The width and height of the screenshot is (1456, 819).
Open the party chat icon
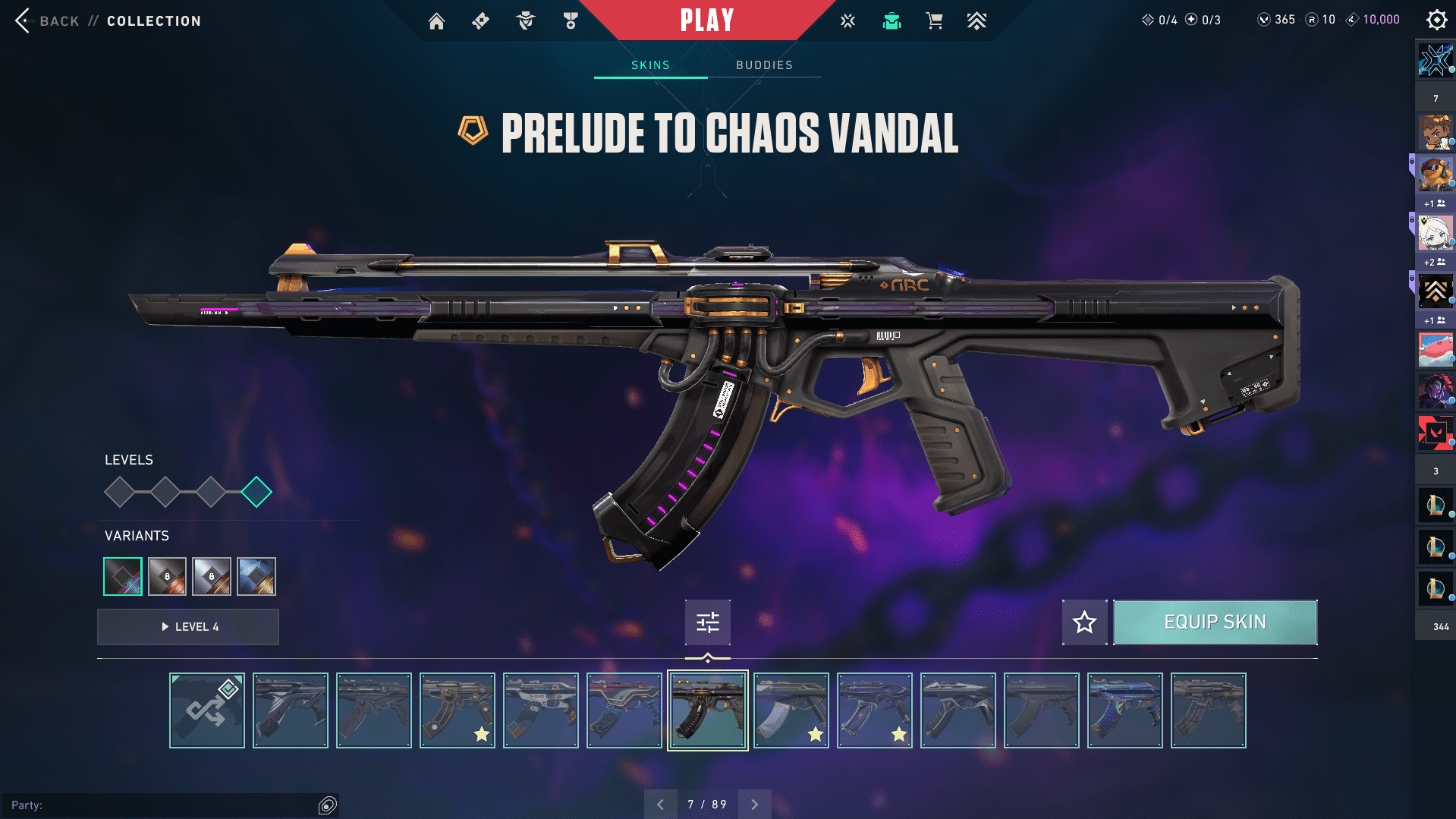point(328,805)
